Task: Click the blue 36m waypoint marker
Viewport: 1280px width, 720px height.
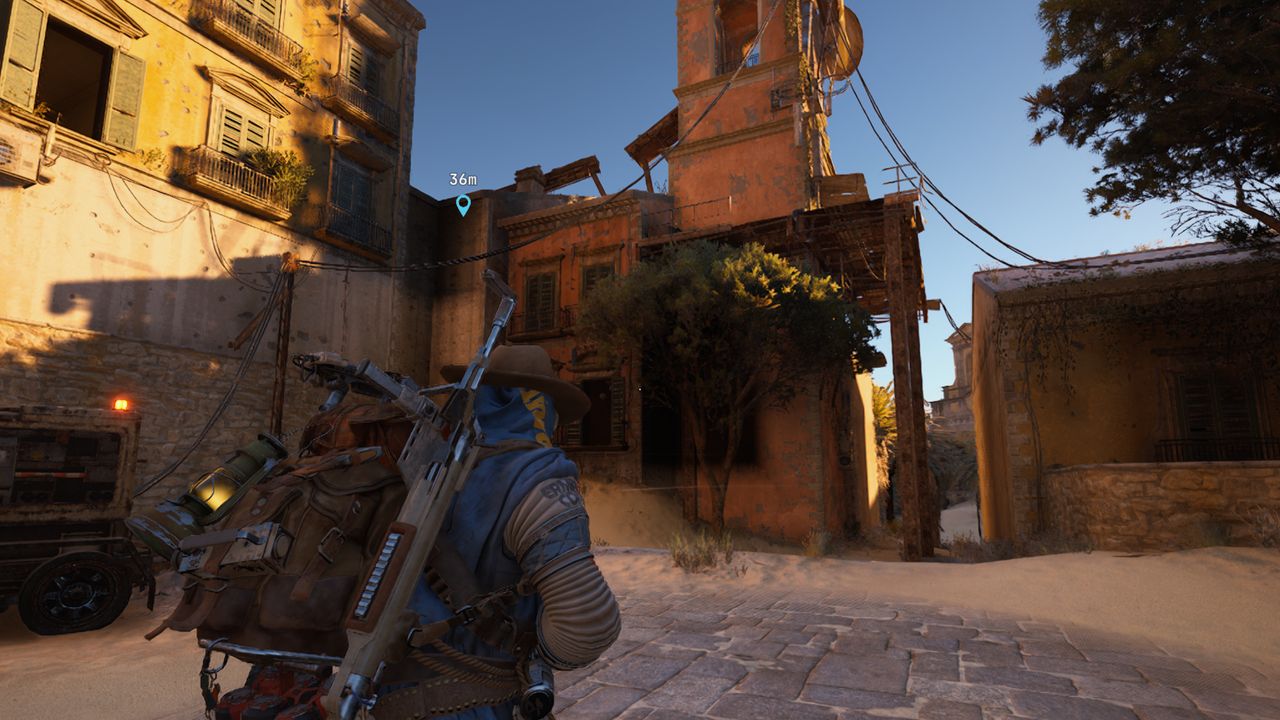Action: (463, 204)
